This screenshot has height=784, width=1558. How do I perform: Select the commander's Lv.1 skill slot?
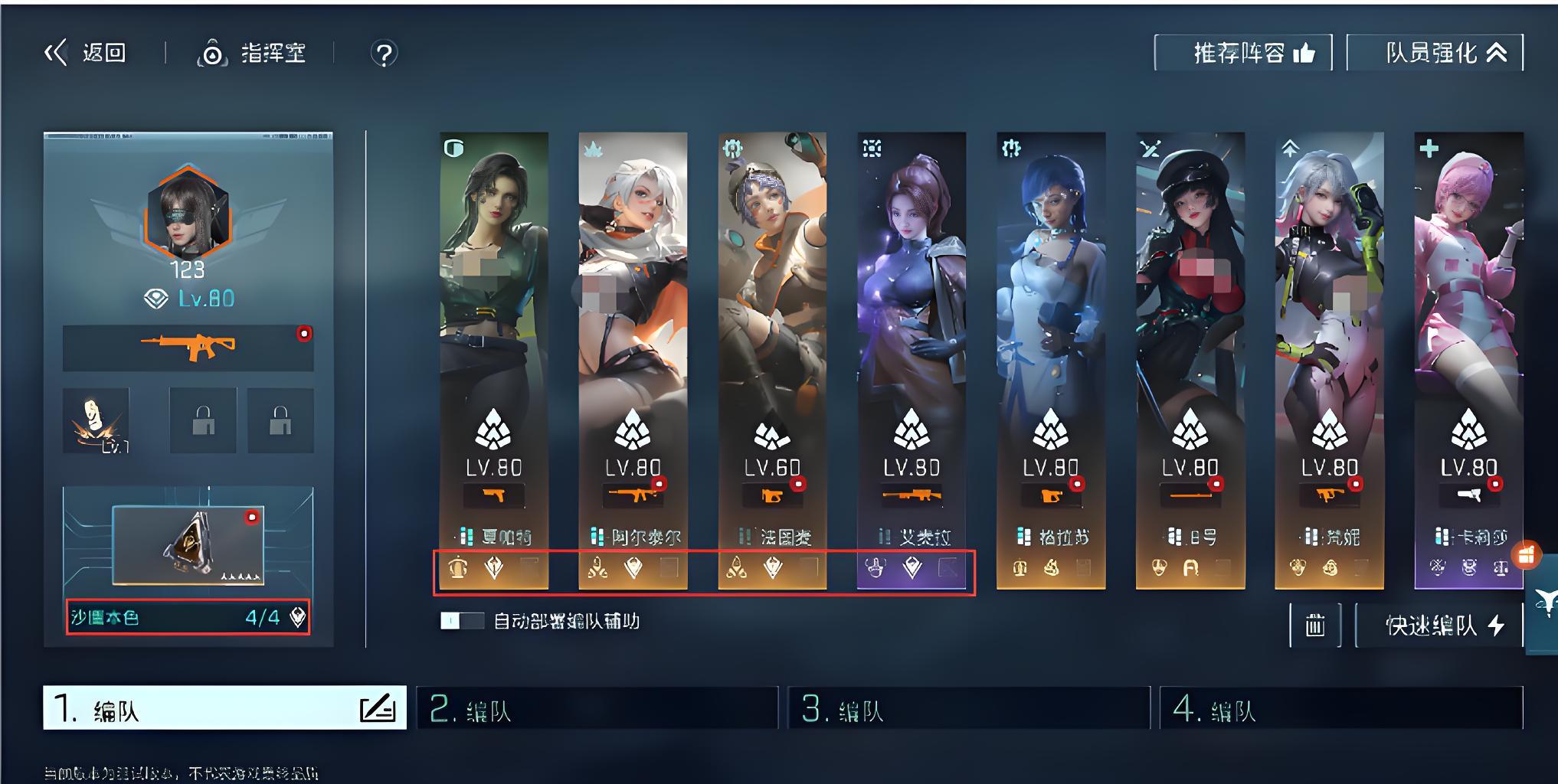[97, 420]
